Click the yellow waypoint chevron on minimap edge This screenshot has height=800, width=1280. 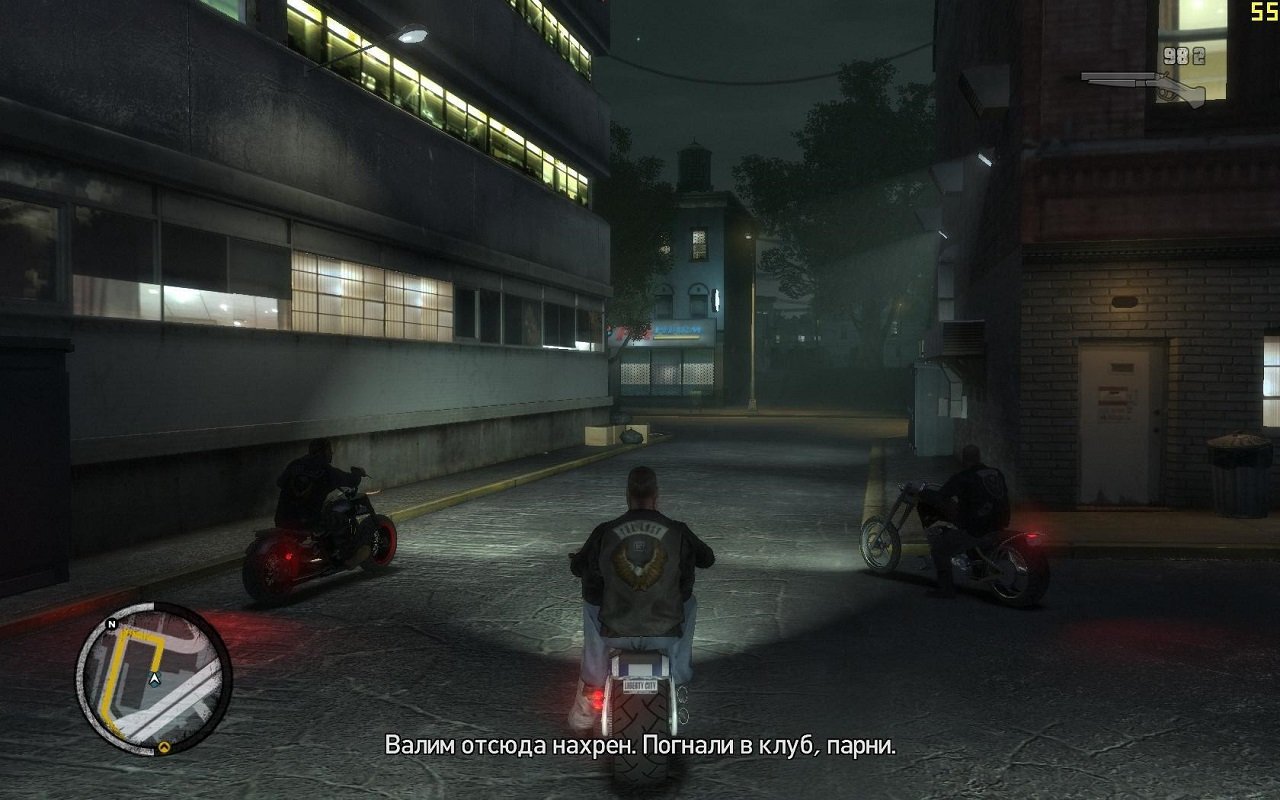[164, 746]
